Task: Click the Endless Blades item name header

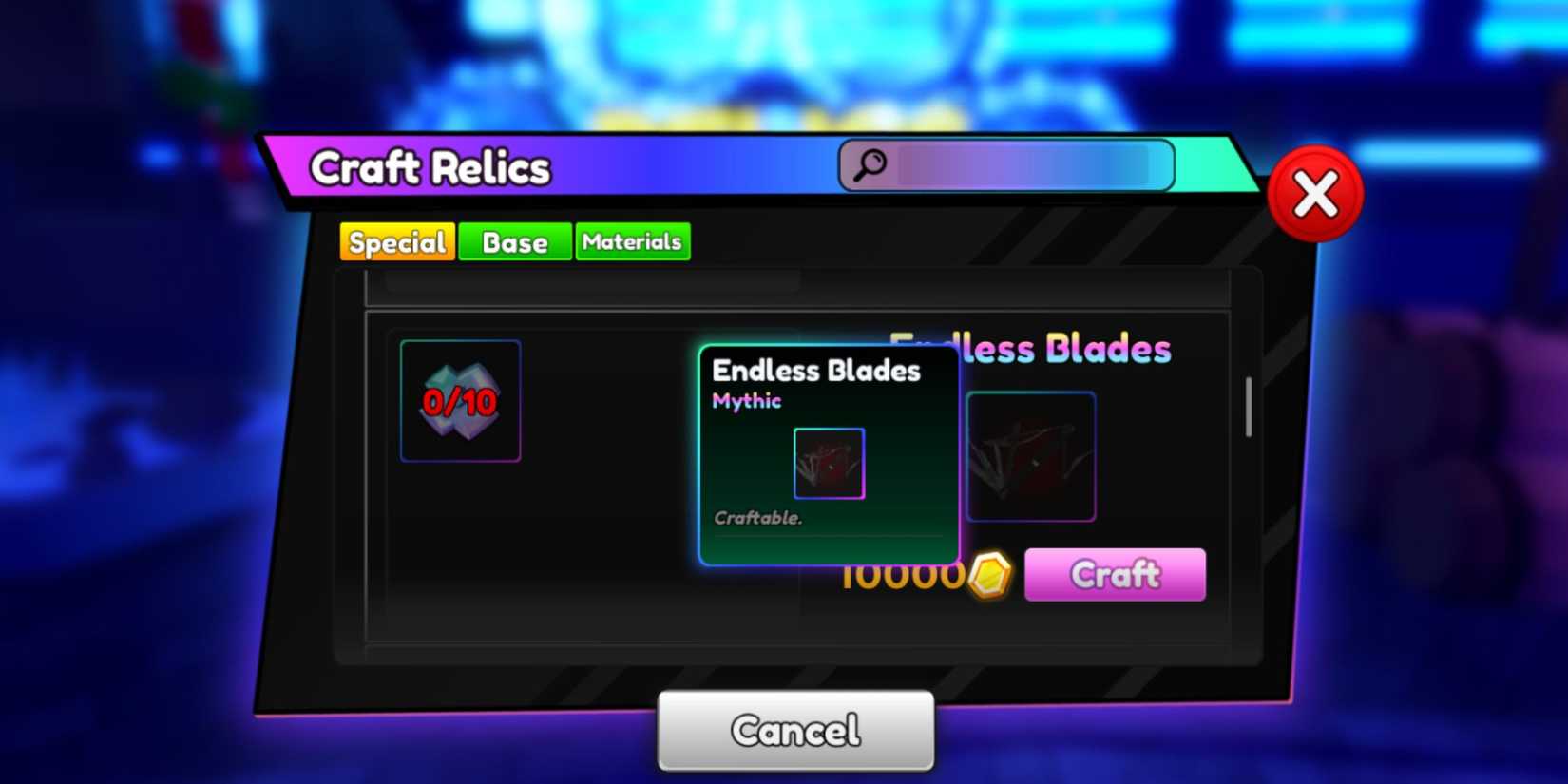Action: 817,371
